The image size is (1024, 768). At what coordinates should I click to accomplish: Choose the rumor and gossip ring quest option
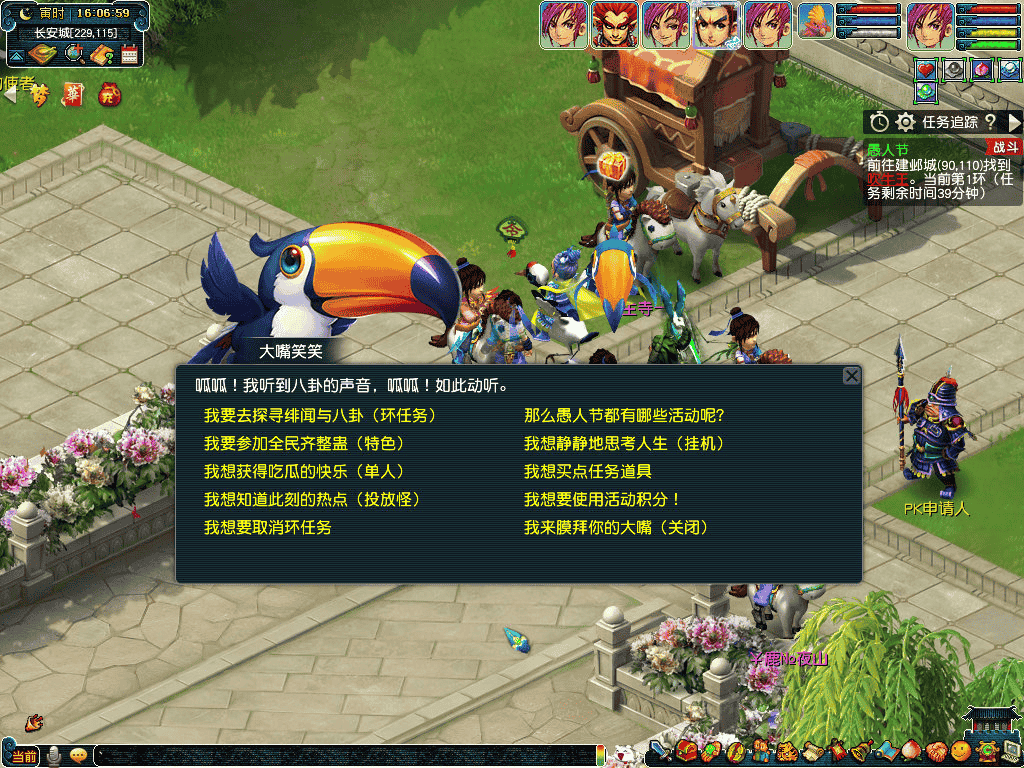tap(320, 415)
